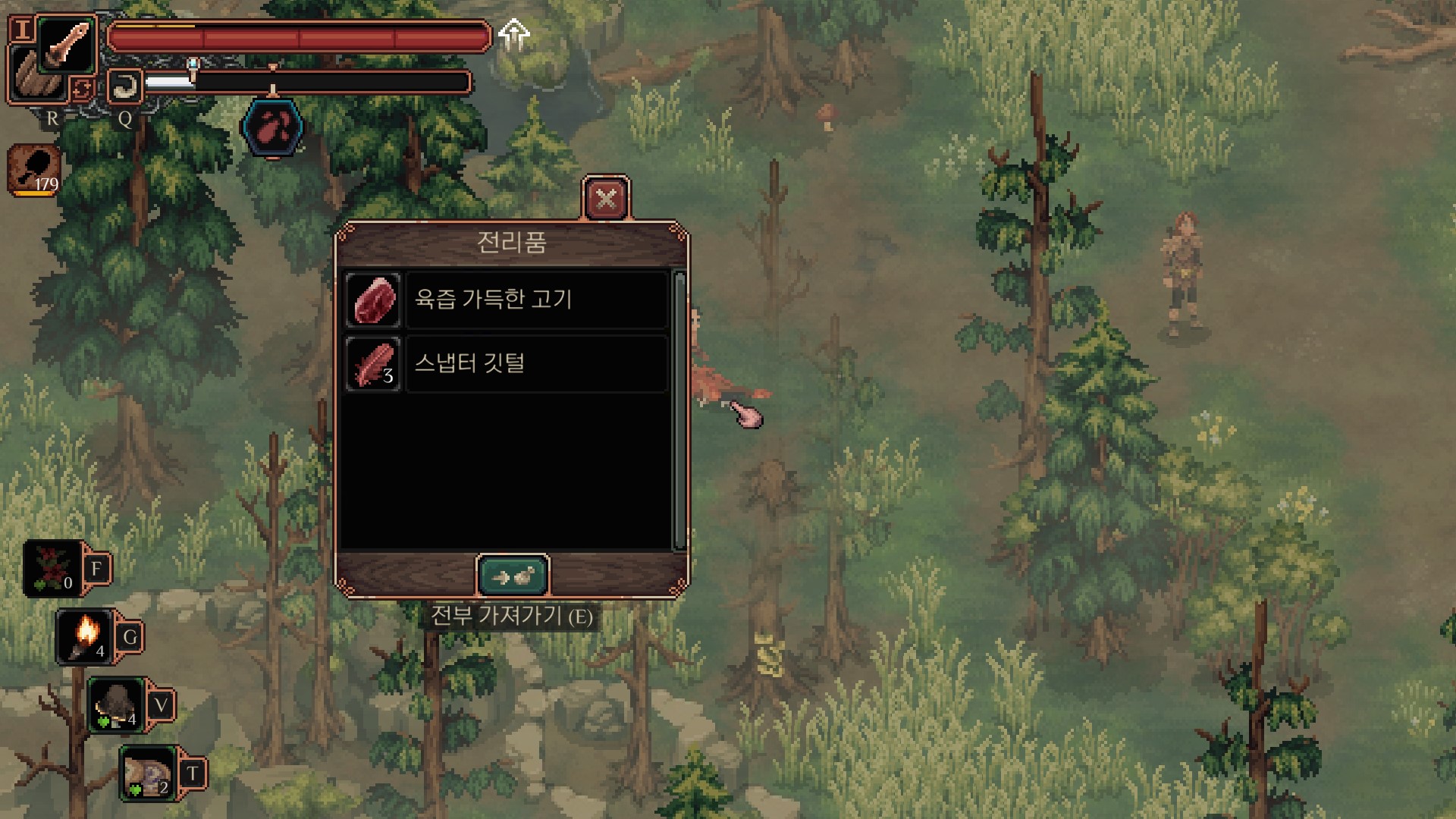Inspect the red hexagon status effect
The width and height of the screenshot is (1456, 819).
[273, 127]
